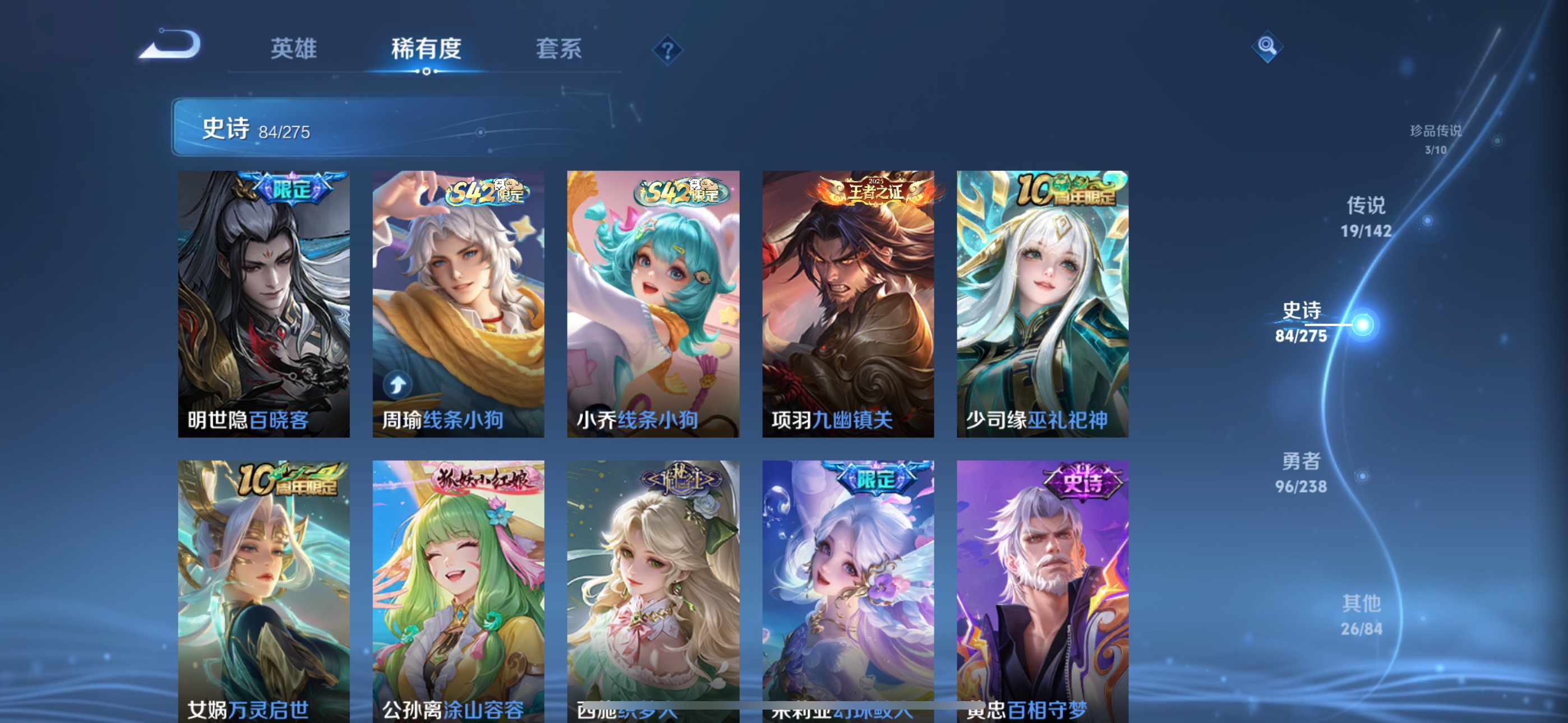This screenshot has width=1568, height=723.
Task: Jump to 珍品传说 rarity category
Action: 1435,139
